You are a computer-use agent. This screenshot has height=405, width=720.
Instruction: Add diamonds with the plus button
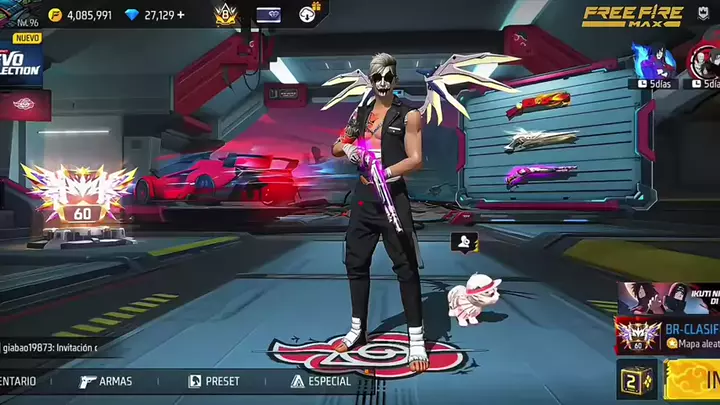[181, 15]
